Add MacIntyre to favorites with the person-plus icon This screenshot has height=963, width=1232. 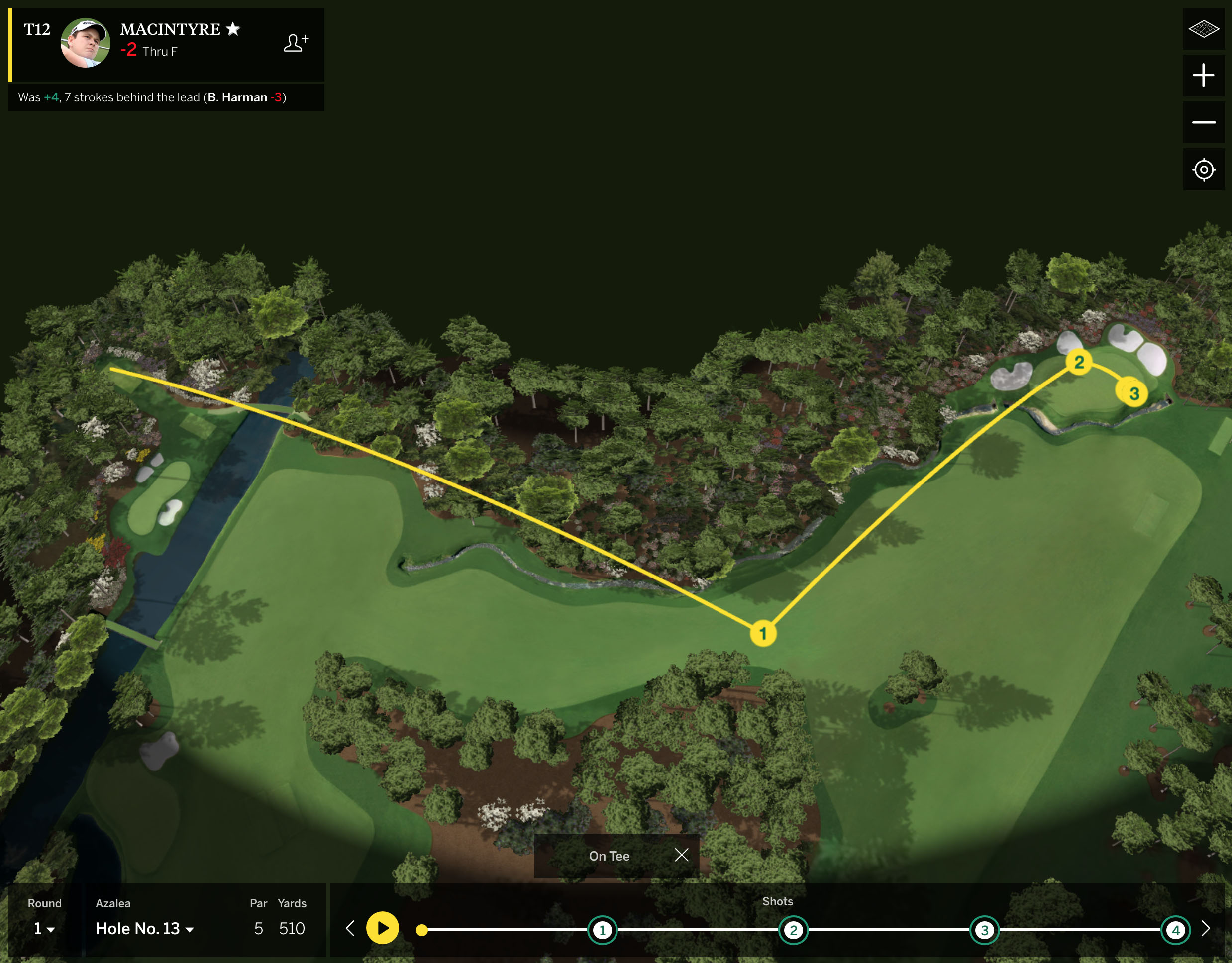296,43
